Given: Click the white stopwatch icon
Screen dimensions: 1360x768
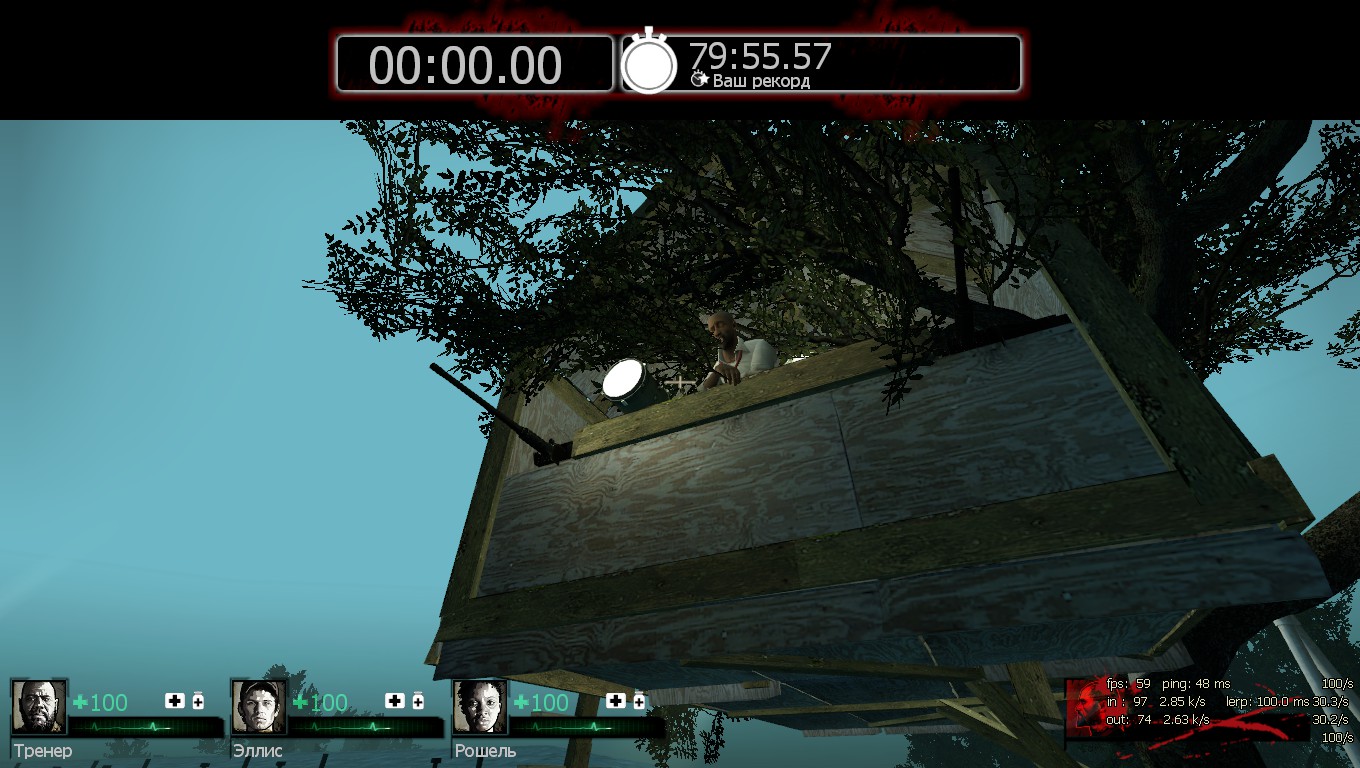Looking at the screenshot, I should tap(649, 64).
